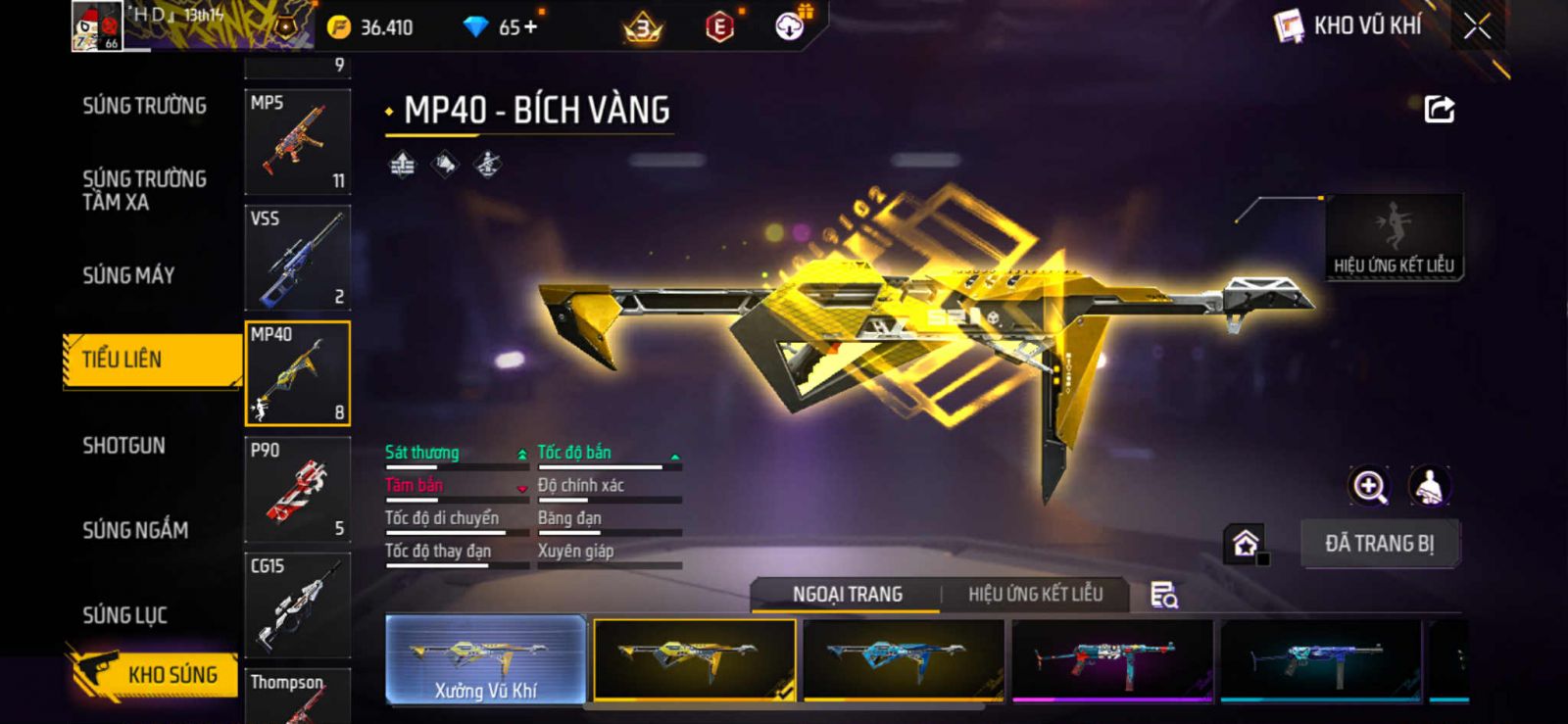The height and width of the screenshot is (724, 1568).
Task: Choose the P90 weapon slot
Action: pos(297,488)
